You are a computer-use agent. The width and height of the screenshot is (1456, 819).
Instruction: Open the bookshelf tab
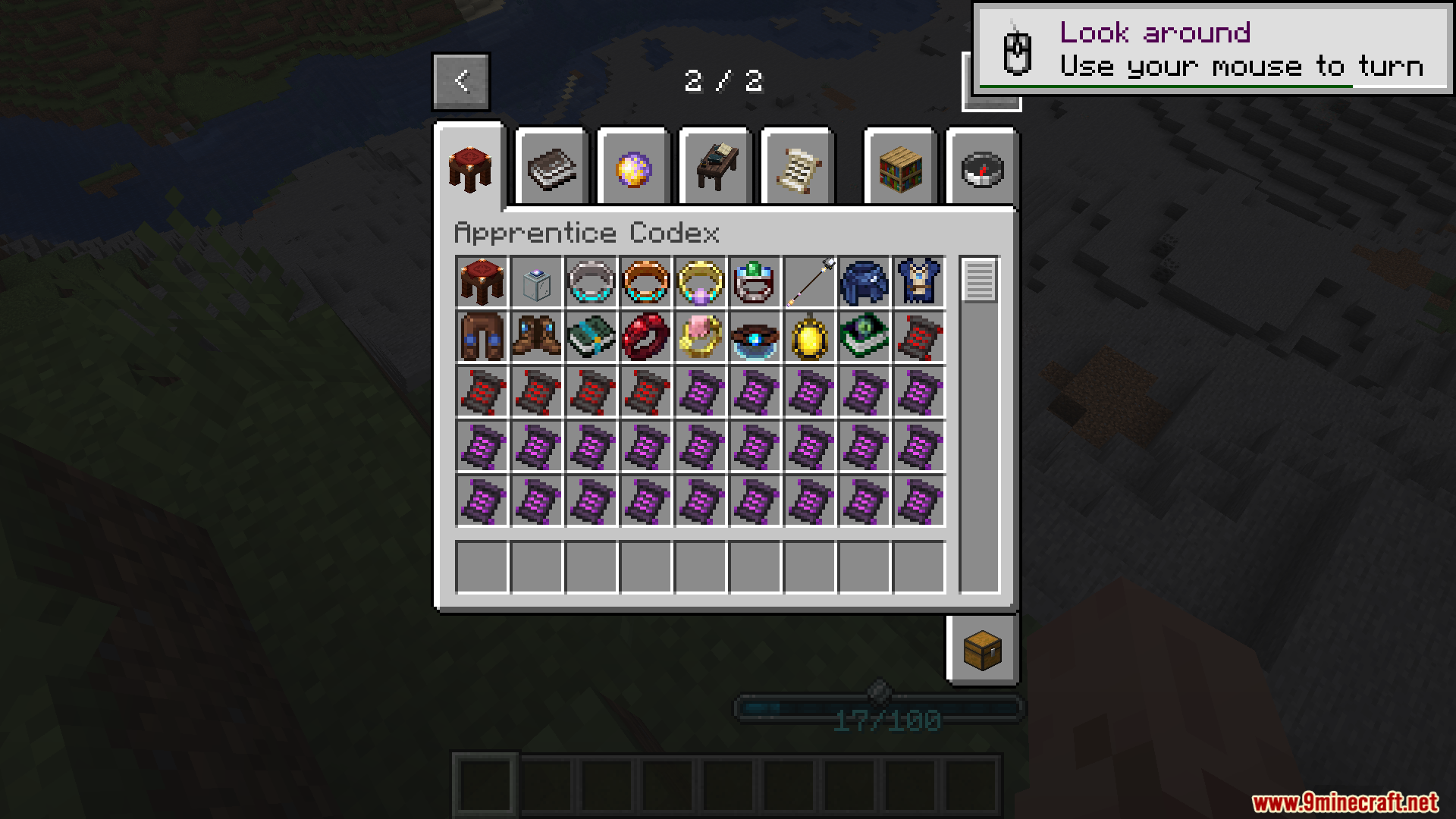pyautogui.click(x=900, y=168)
